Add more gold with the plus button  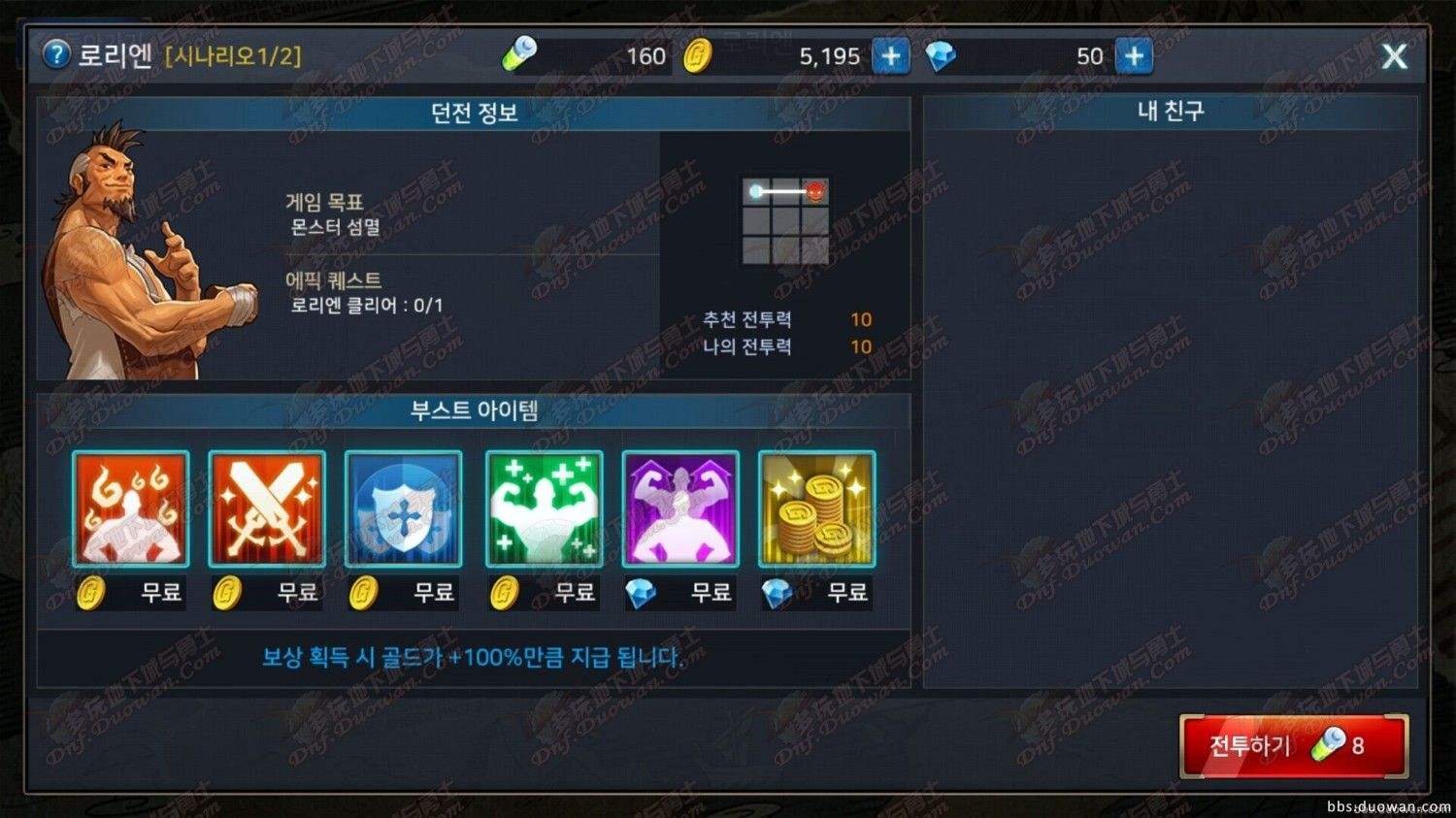tap(890, 56)
